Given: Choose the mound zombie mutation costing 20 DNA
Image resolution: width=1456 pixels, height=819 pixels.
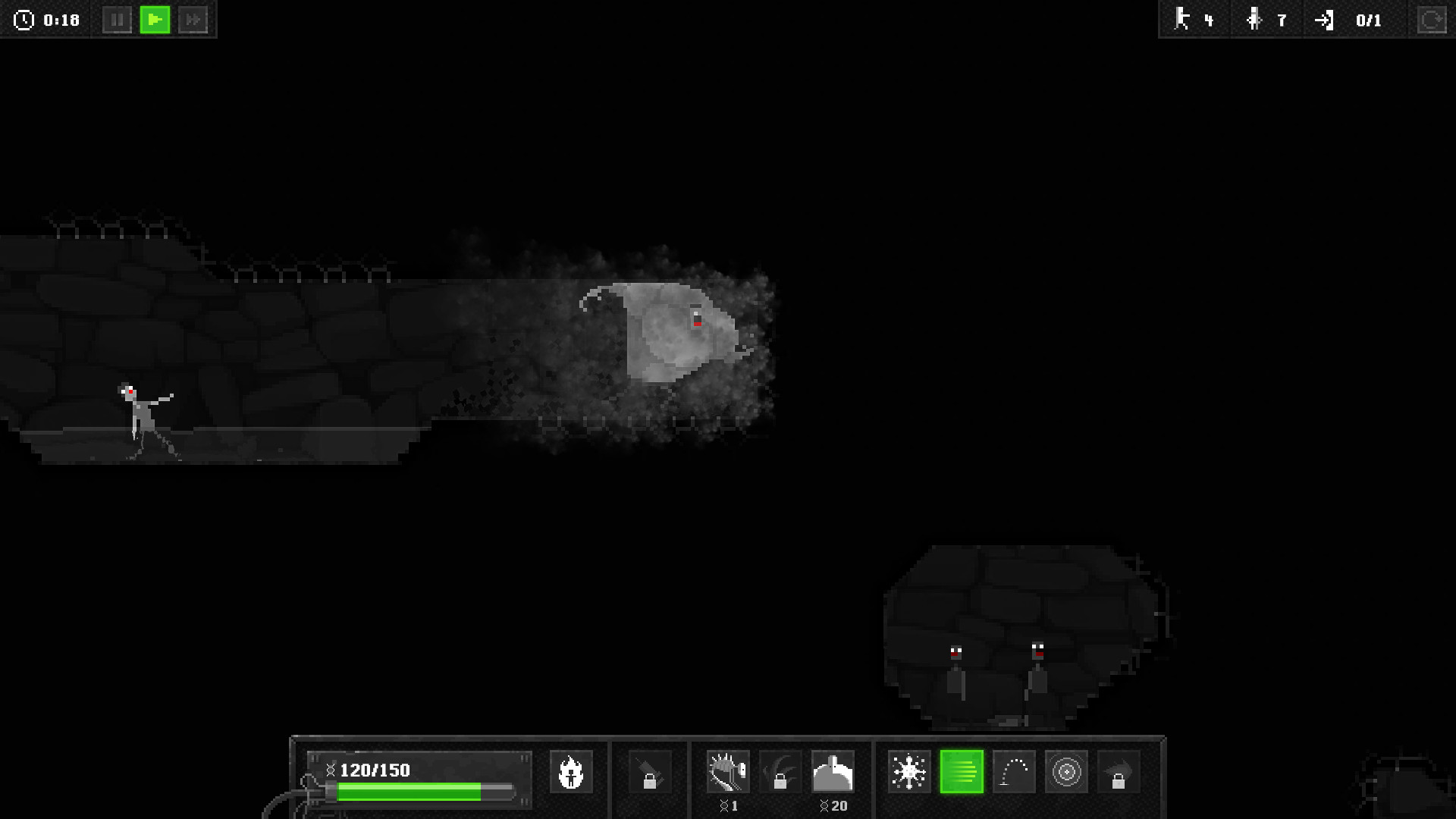Looking at the screenshot, I should (833, 771).
